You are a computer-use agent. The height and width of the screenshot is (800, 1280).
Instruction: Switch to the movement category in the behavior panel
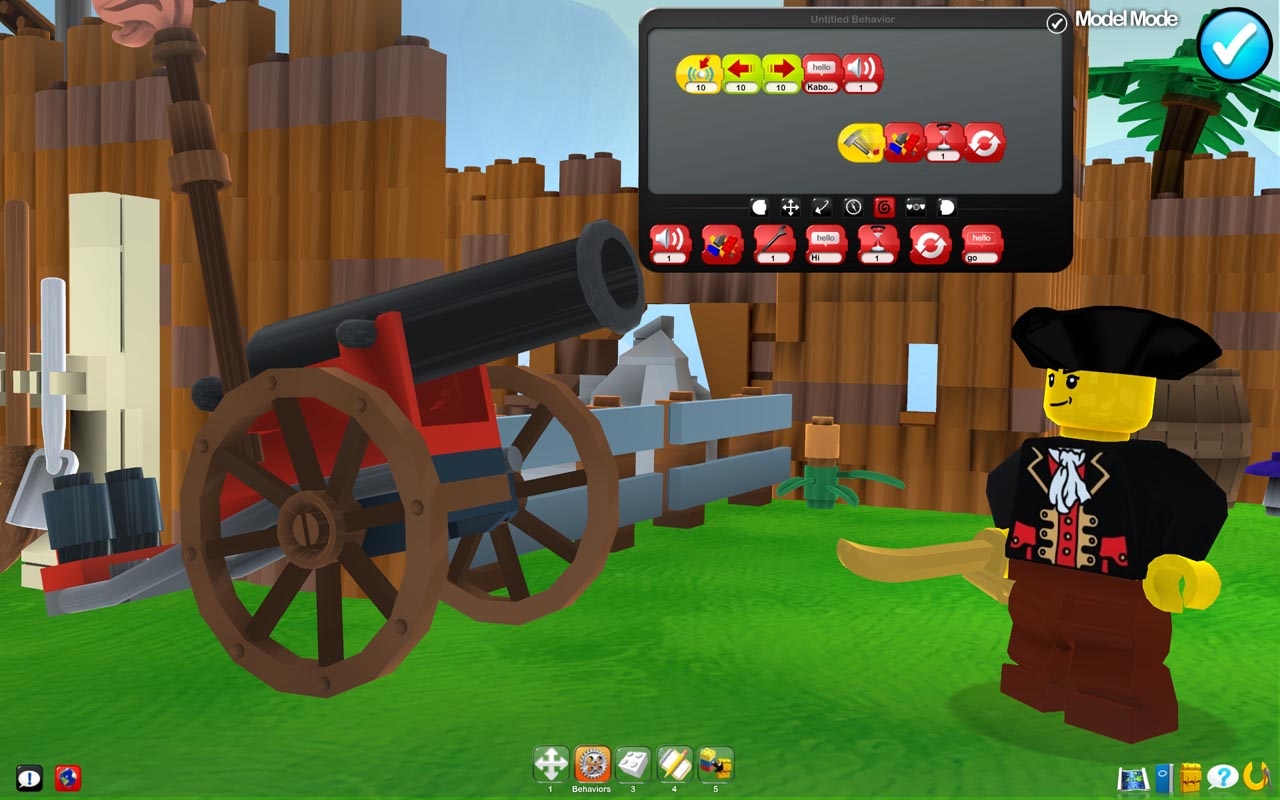tap(791, 207)
